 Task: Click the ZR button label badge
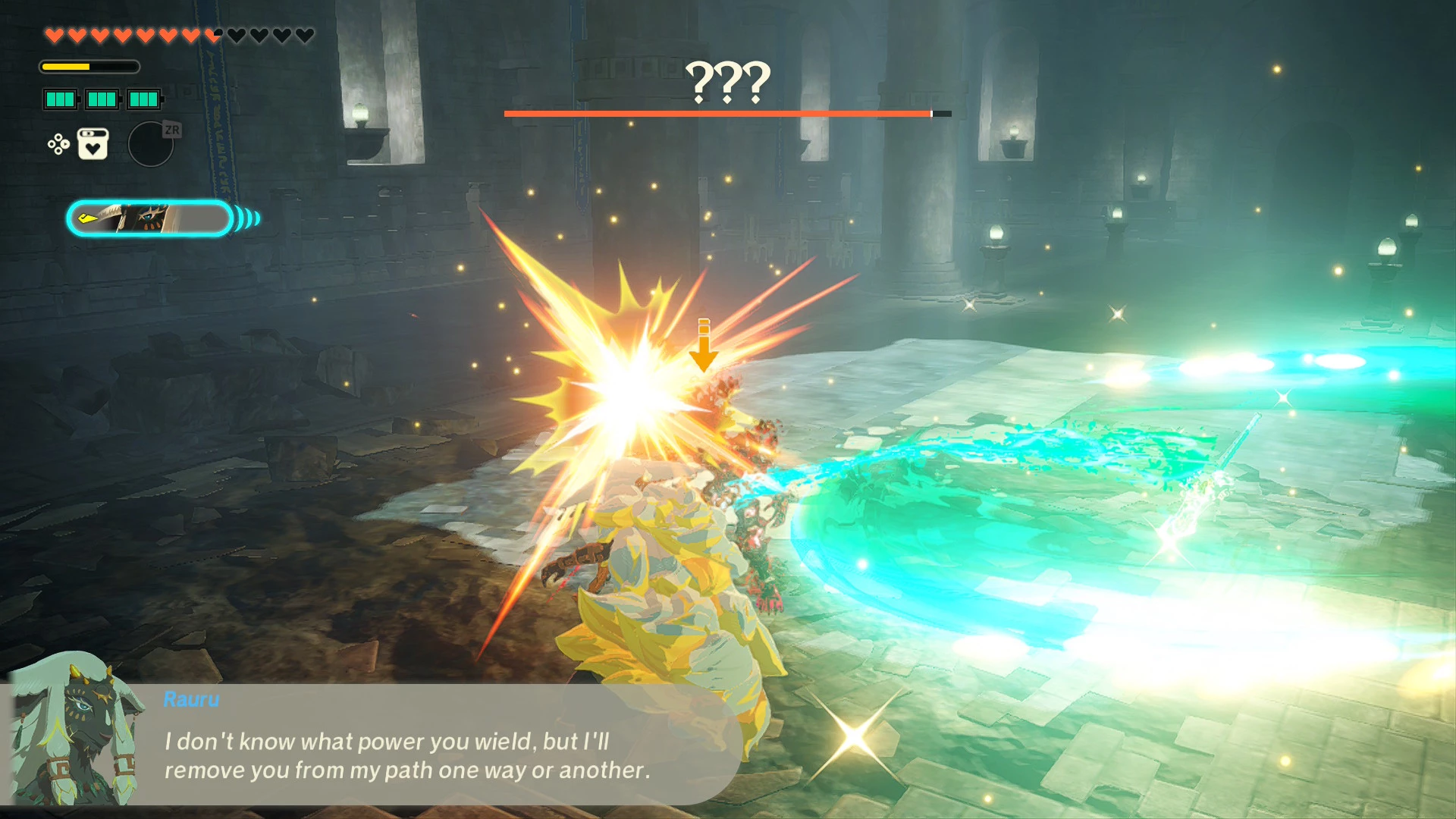coord(172,129)
